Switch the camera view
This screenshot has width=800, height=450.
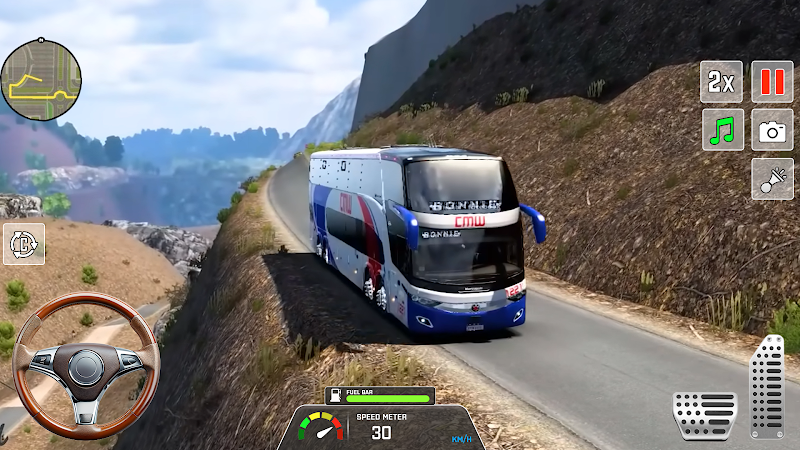click(x=772, y=130)
